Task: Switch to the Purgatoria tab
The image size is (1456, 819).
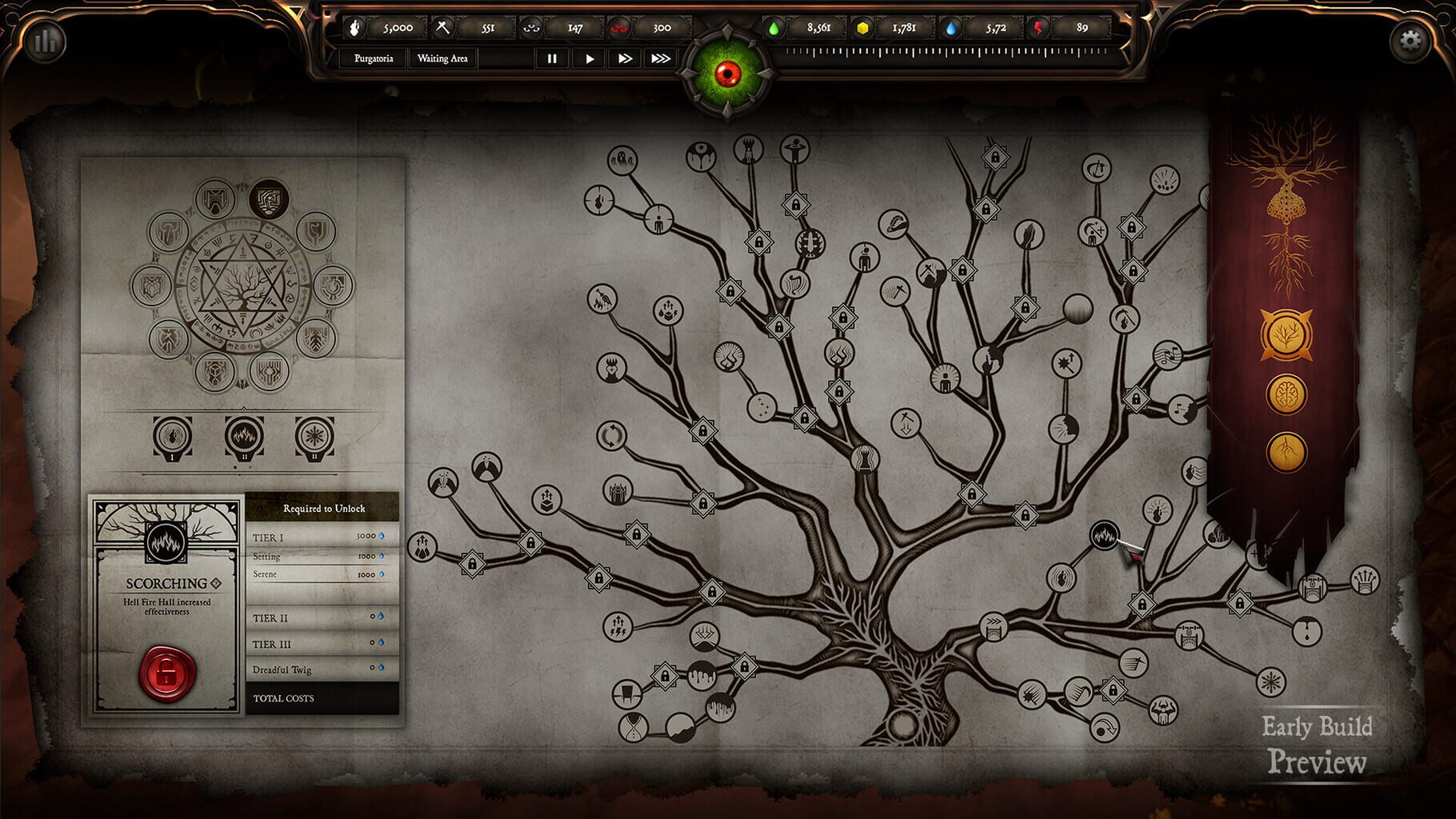Action: tap(373, 58)
